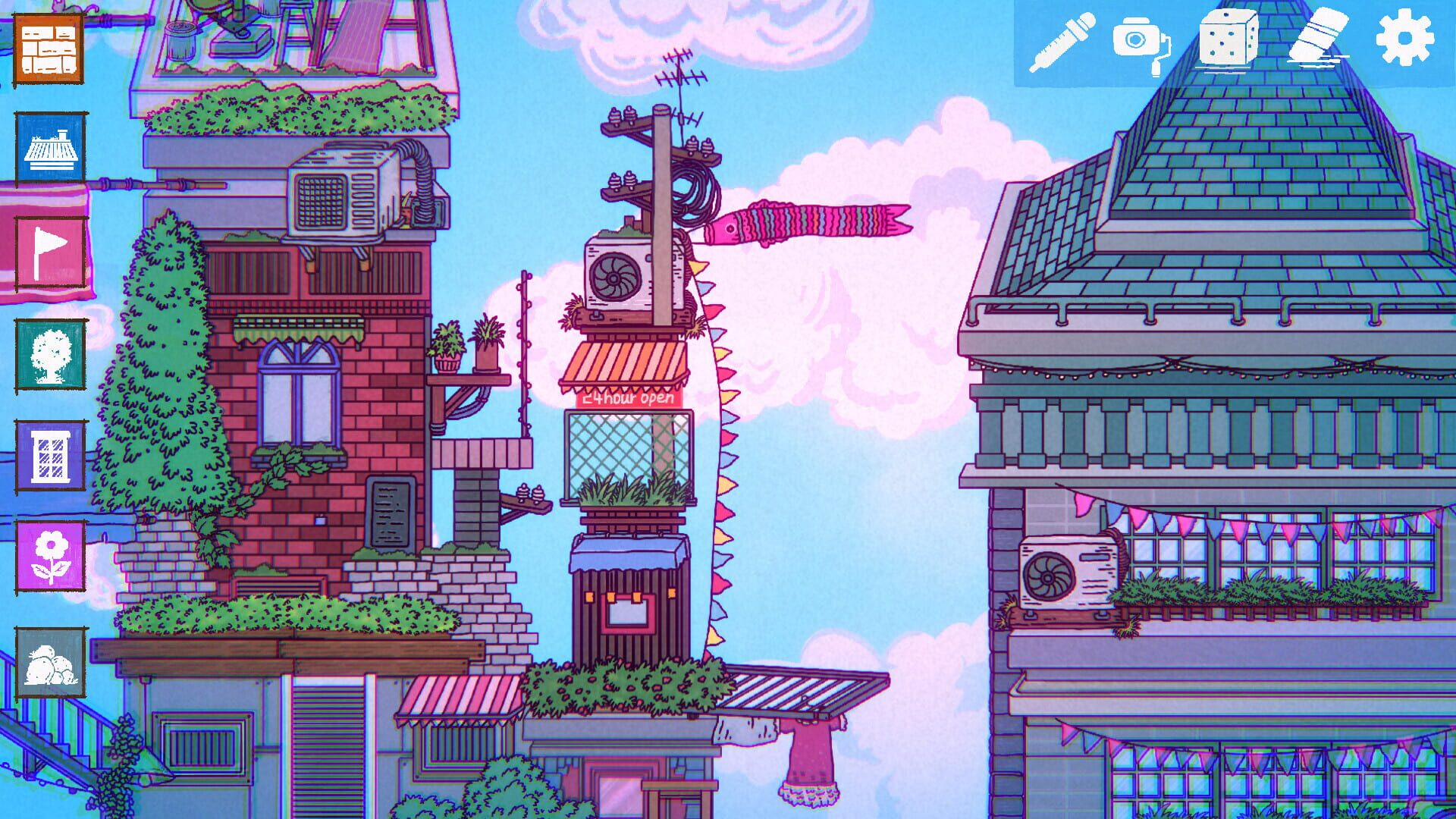Click the pink koinobori fish windsock

click(x=804, y=220)
